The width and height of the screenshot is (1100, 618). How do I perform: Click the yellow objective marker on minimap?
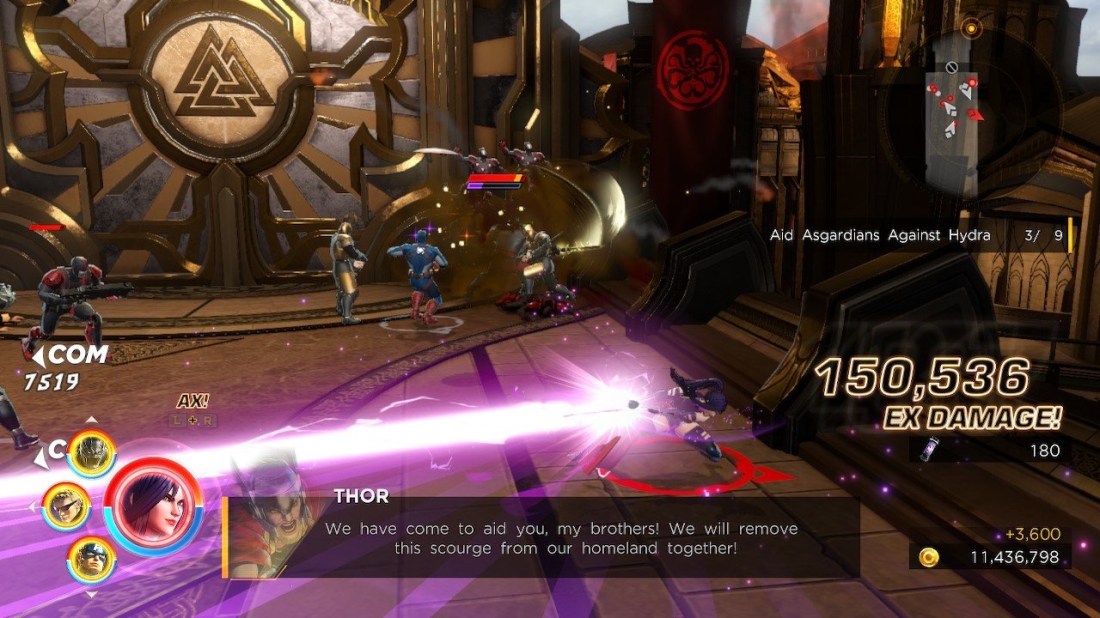[970, 29]
